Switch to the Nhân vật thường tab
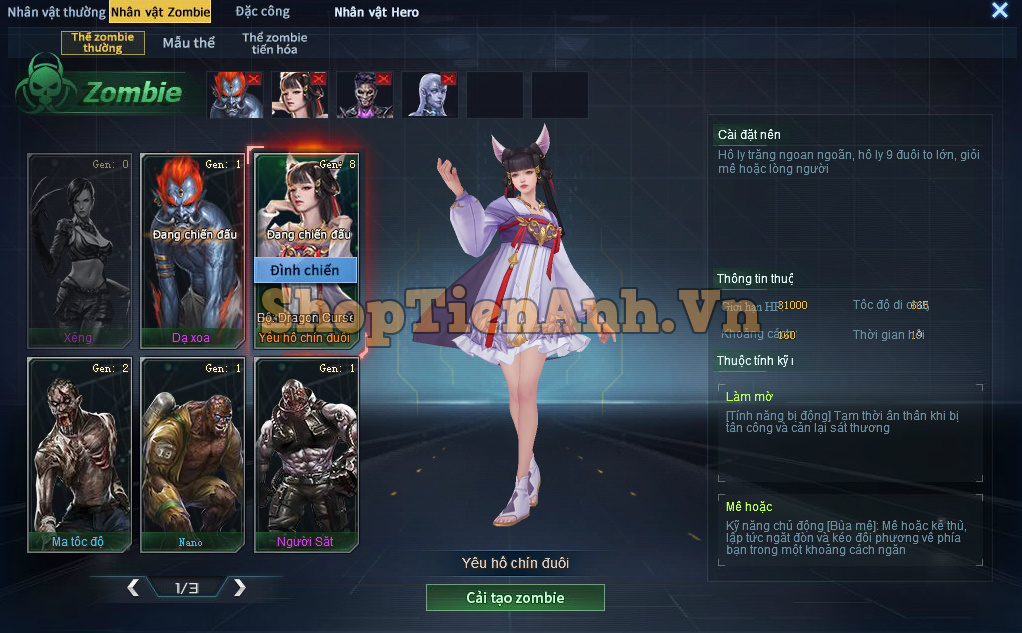Viewport: 1022px width, 633px height. pos(56,12)
